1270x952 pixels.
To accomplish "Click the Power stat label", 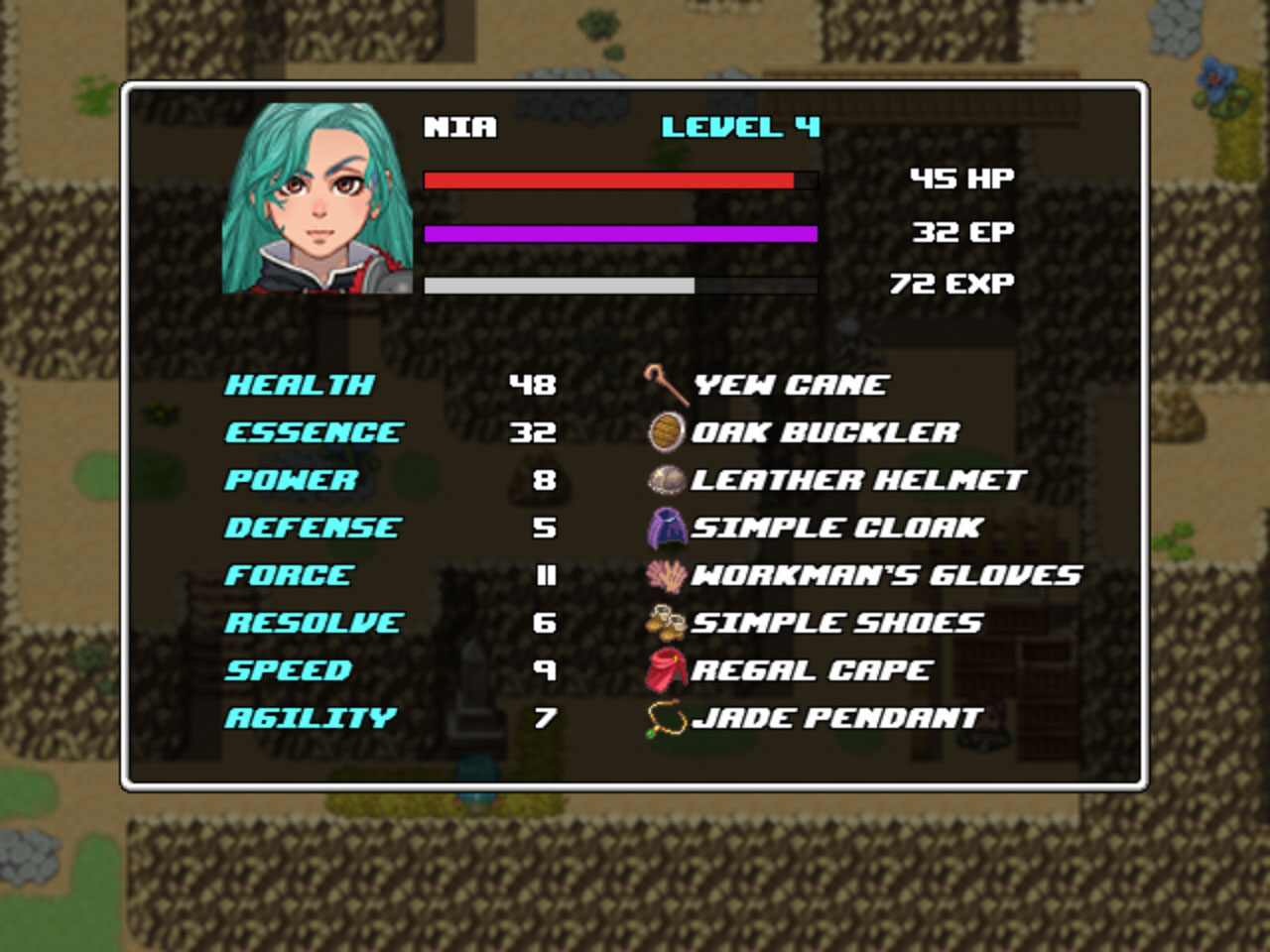I will [288, 479].
